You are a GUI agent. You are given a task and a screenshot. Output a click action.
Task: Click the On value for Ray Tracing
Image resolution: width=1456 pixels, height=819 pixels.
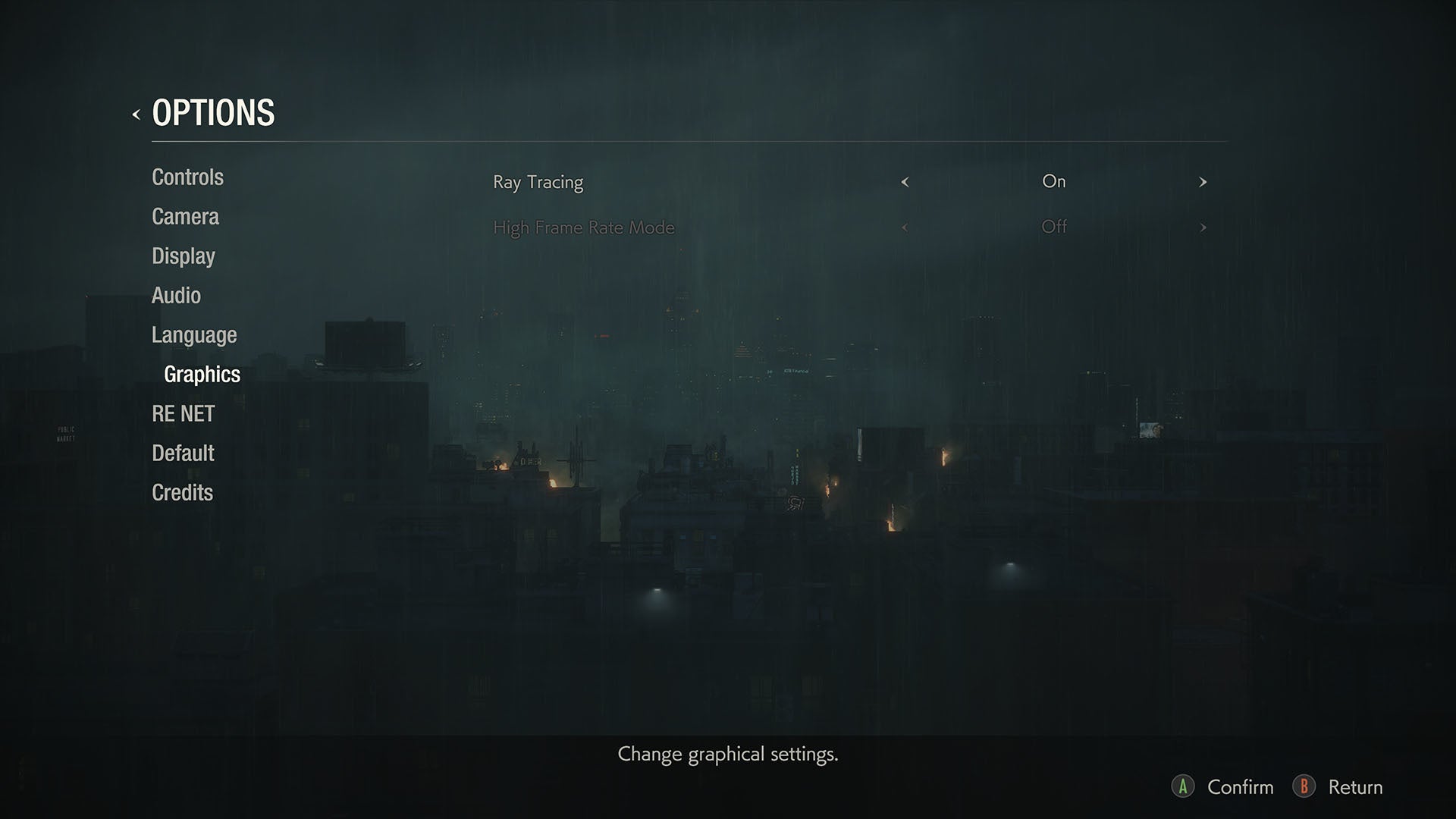1054,181
